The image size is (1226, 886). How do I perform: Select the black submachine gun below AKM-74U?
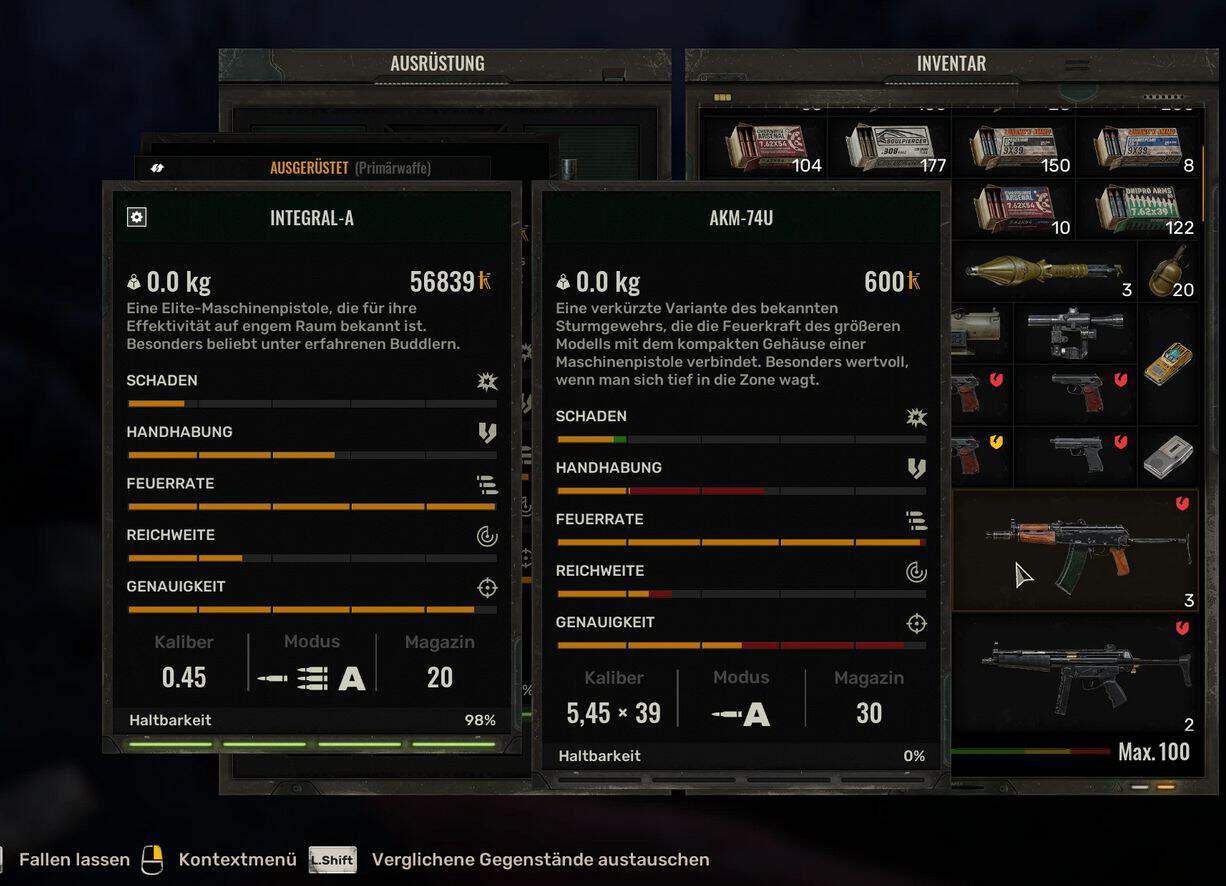[1075, 675]
